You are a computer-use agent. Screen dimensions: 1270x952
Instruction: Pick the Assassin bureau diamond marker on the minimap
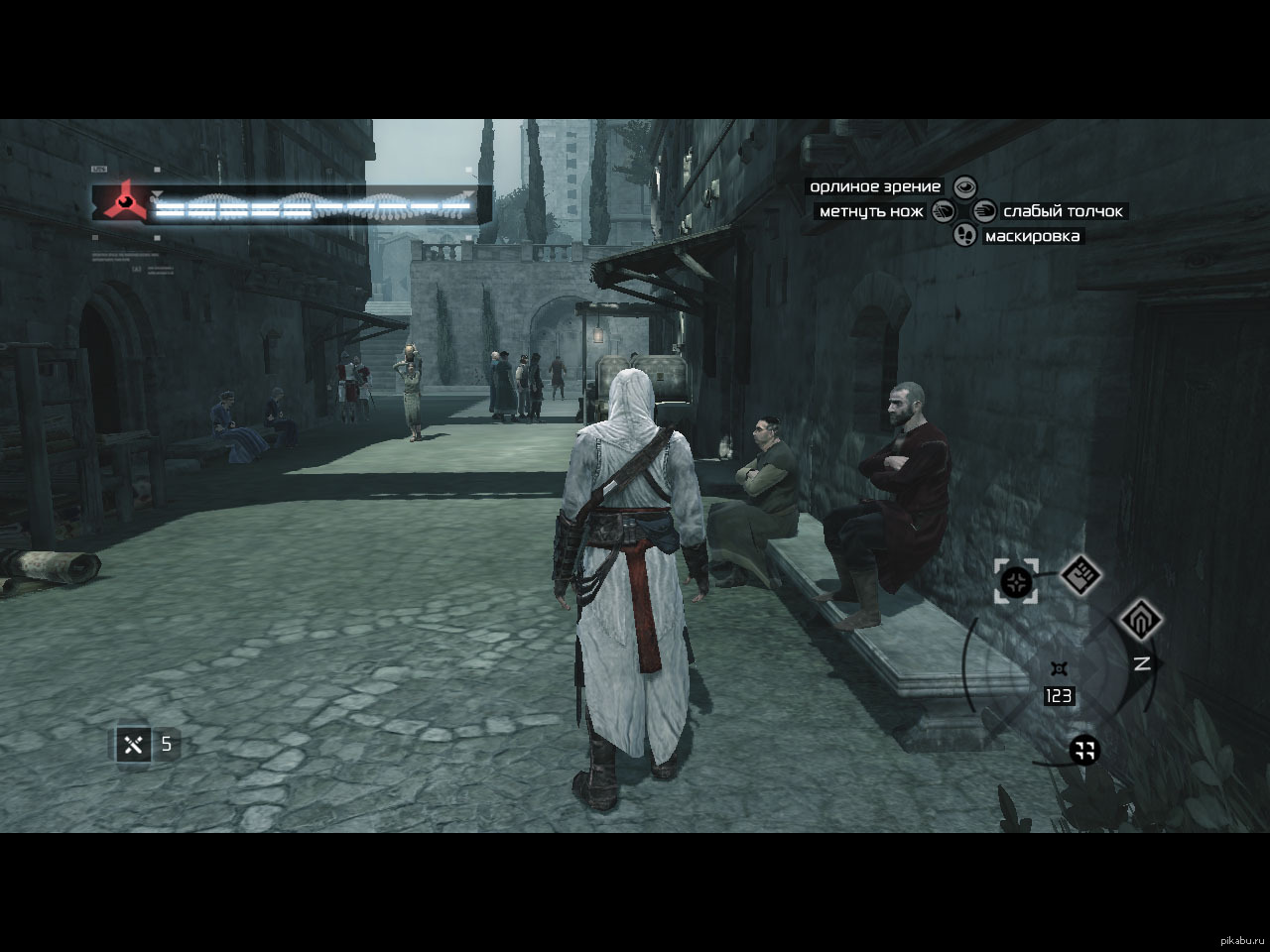point(1141,621)
